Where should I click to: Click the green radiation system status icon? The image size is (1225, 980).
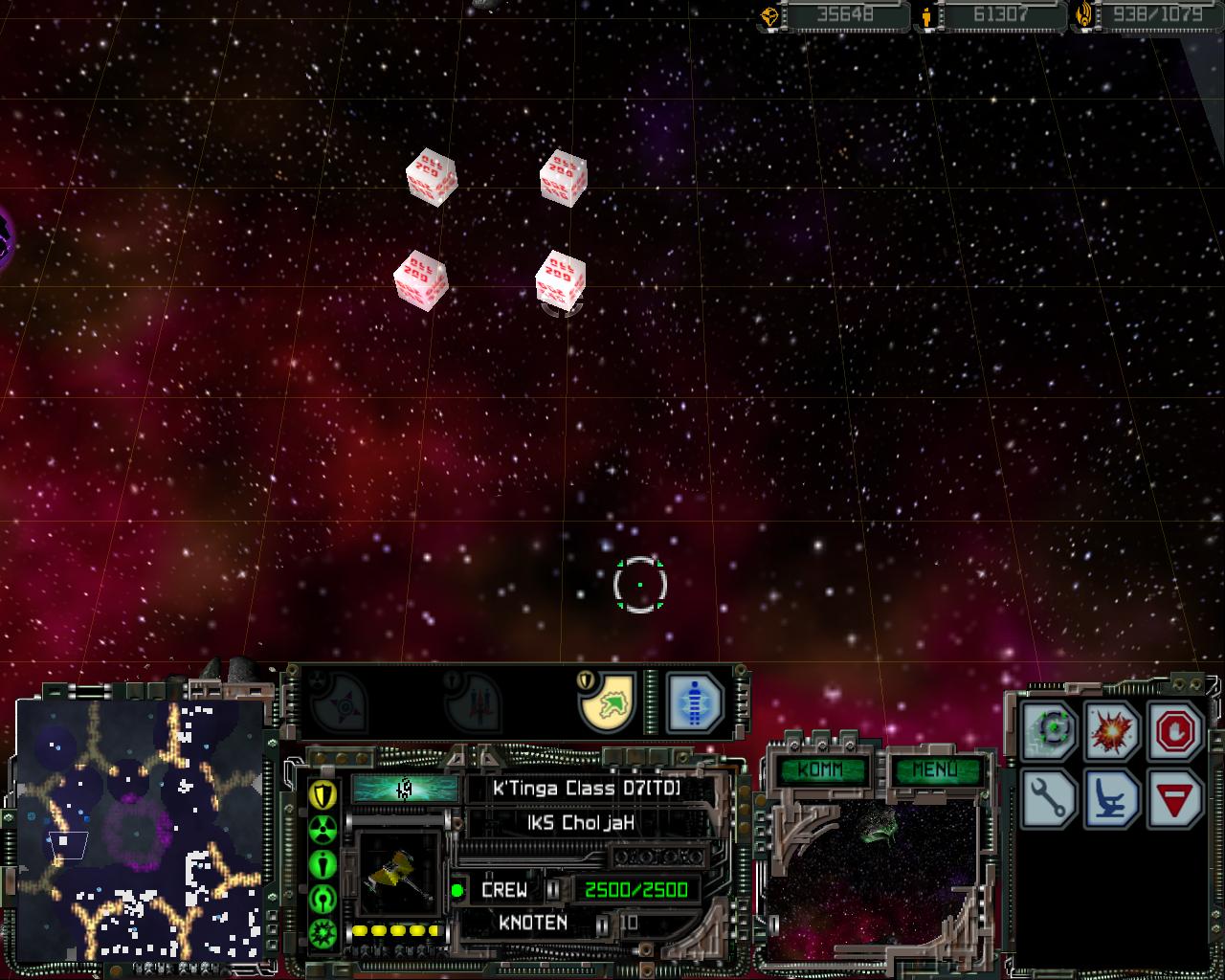click(x=323, y=829)
